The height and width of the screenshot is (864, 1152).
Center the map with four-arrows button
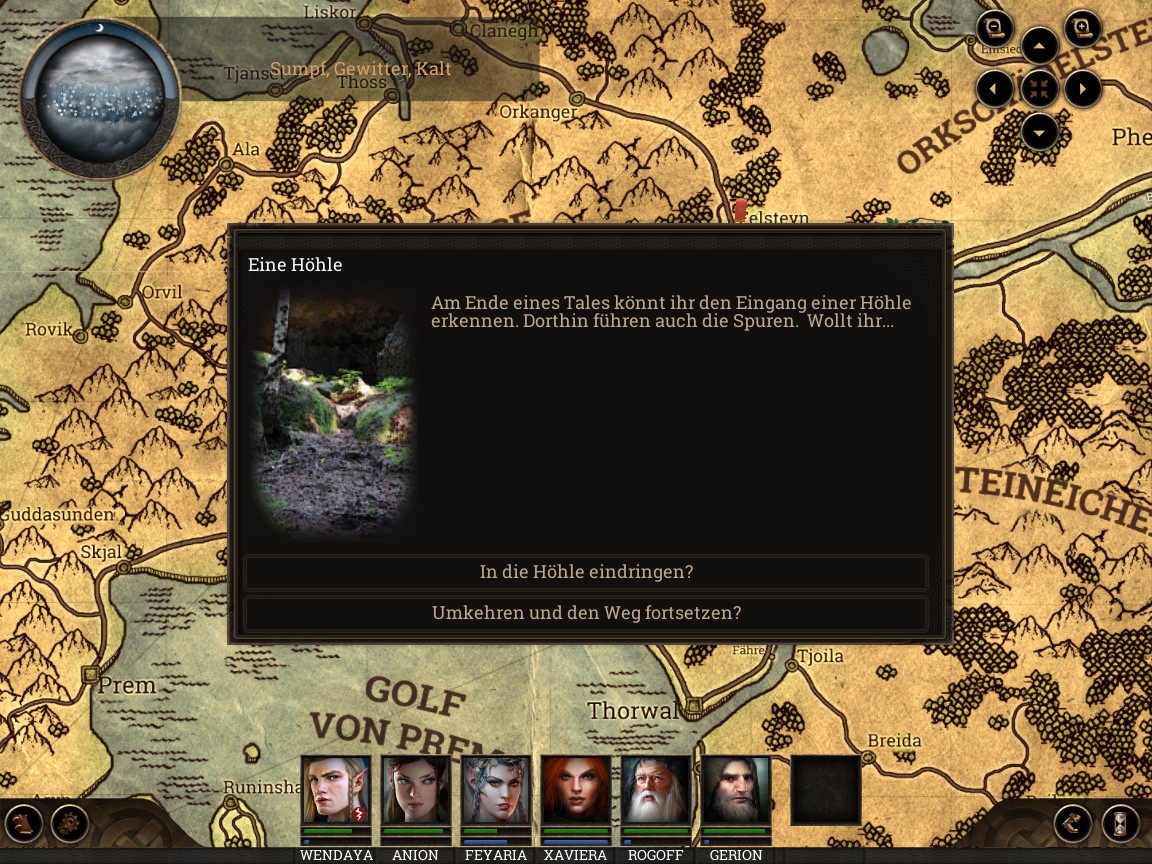coord(1040,89)
